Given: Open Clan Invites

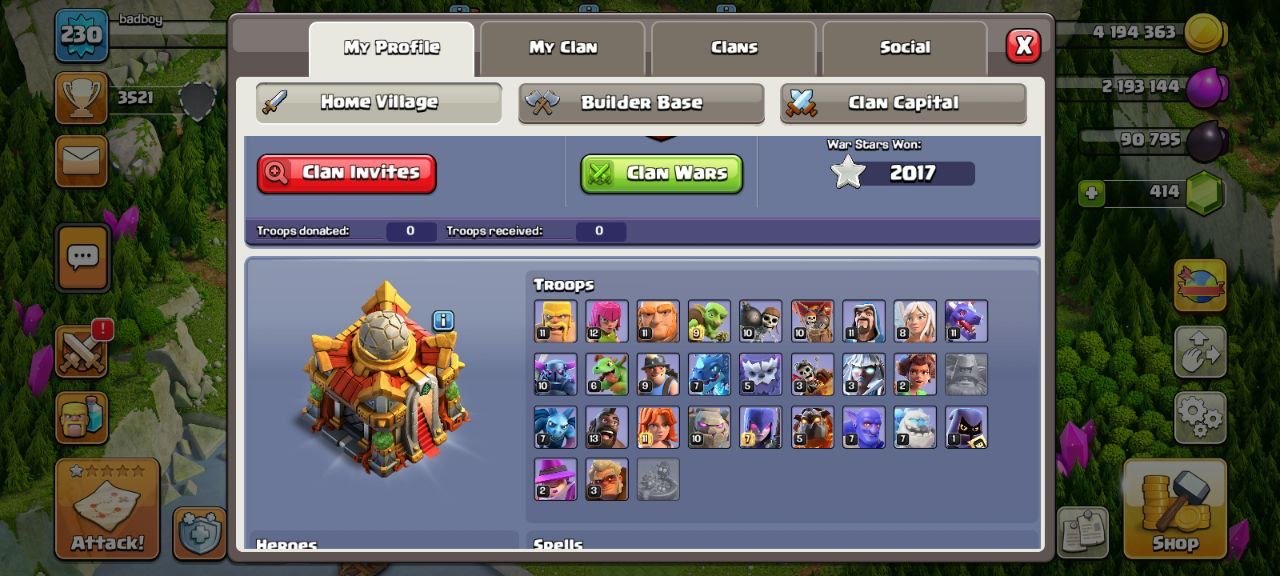Looking at the screenshot, I should coord(346,173).
